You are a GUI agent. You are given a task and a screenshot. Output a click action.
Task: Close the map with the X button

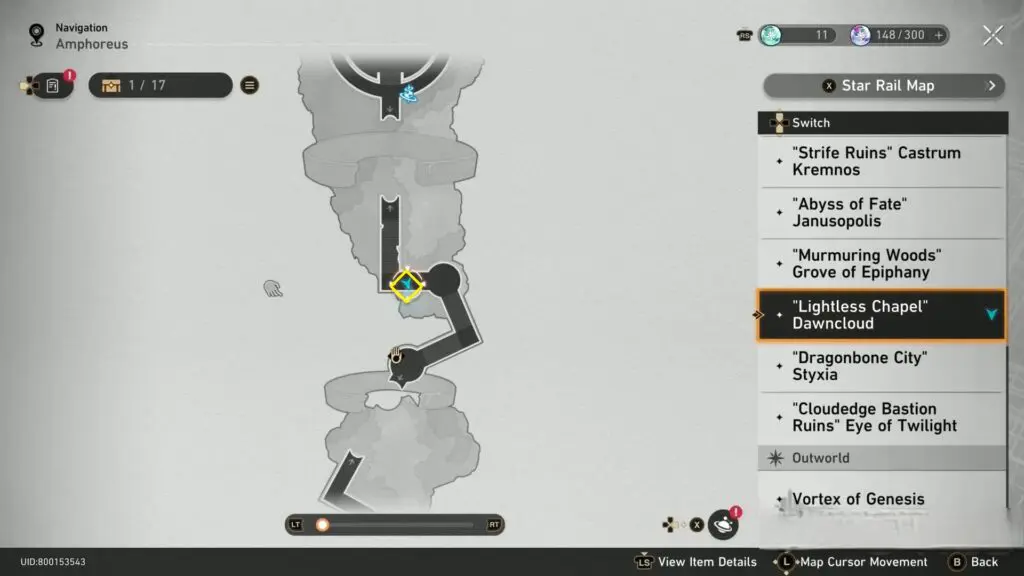(x=992, y=36)
